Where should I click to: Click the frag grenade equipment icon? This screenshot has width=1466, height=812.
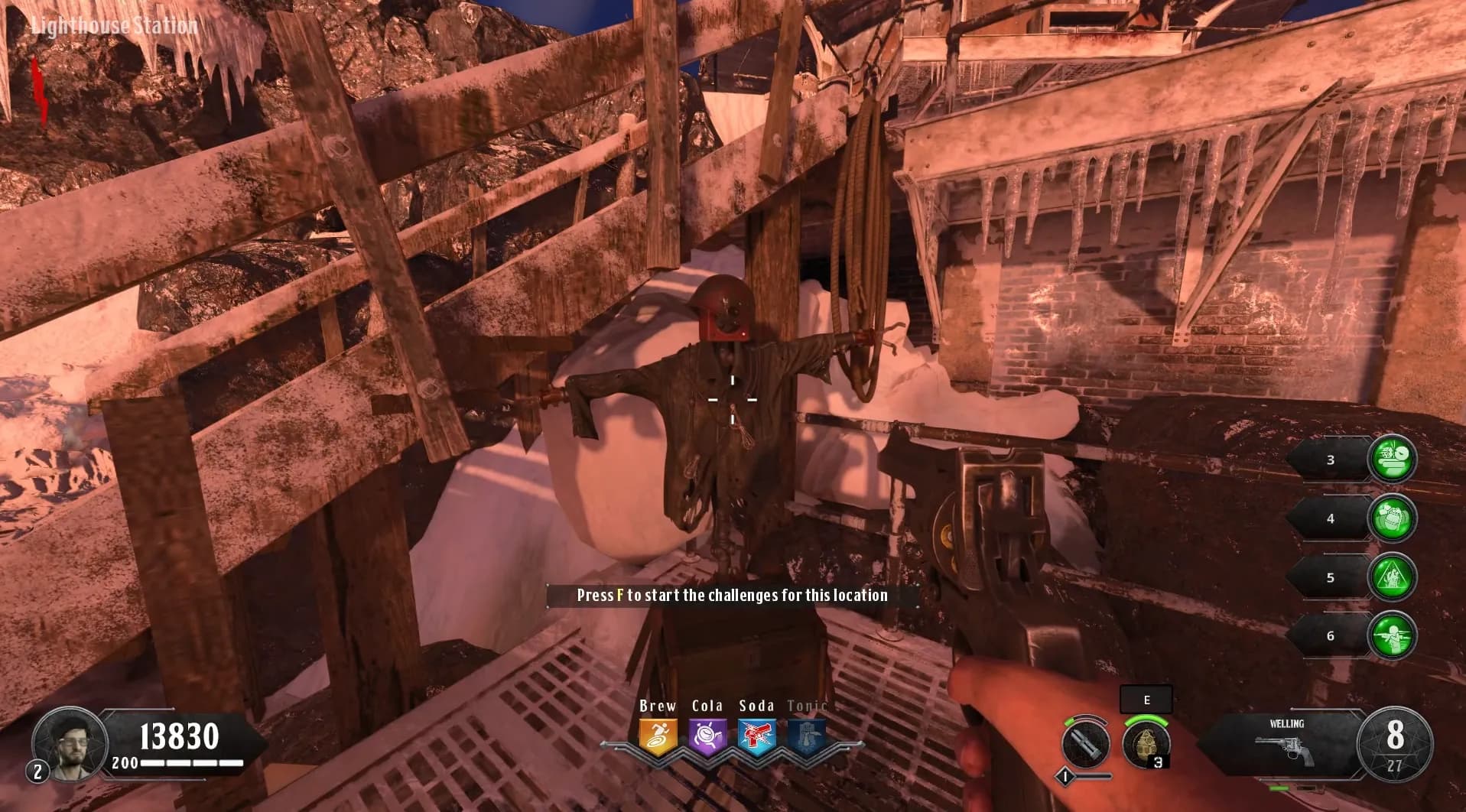pyautogui.click(x=1145, y=742)
